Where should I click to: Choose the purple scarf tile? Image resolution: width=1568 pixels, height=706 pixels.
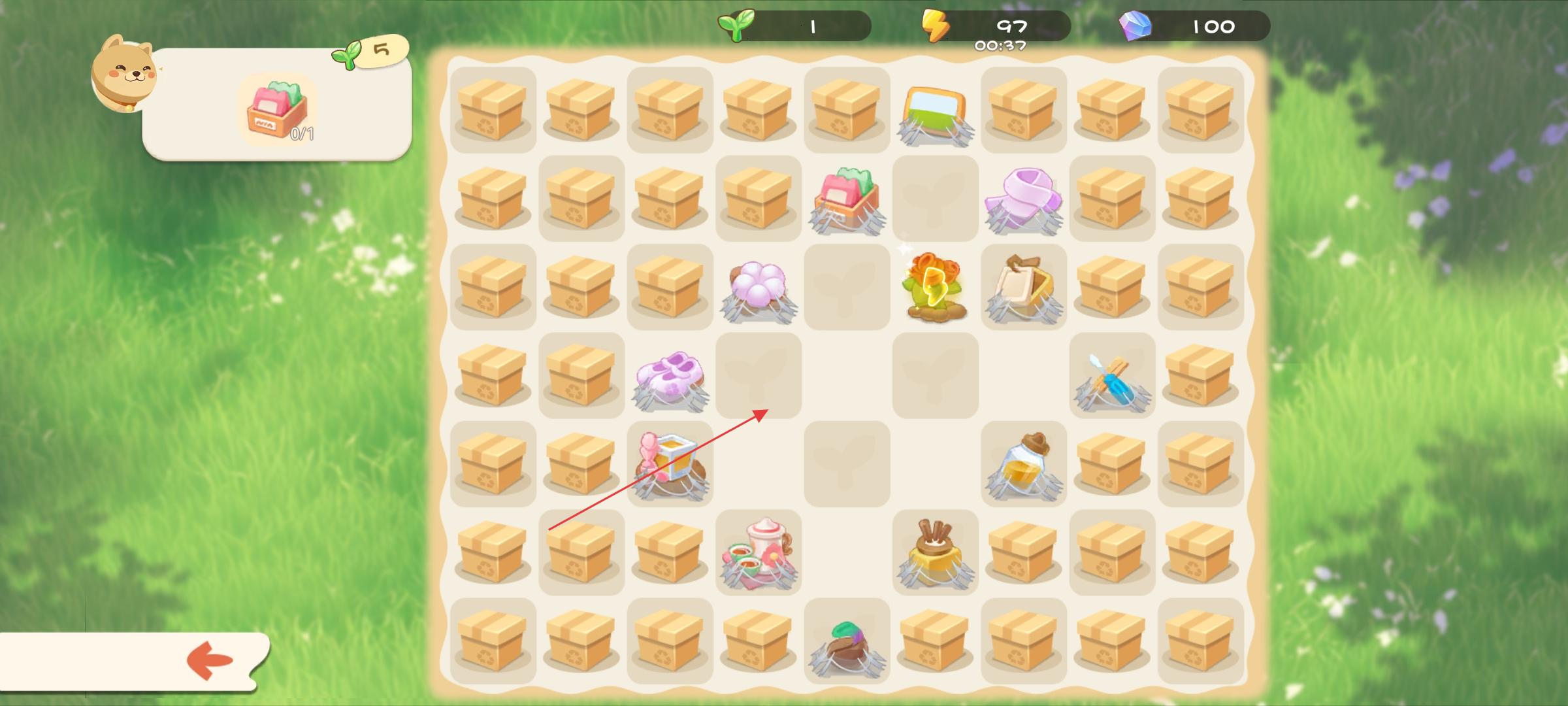(x=1023, y=199)
